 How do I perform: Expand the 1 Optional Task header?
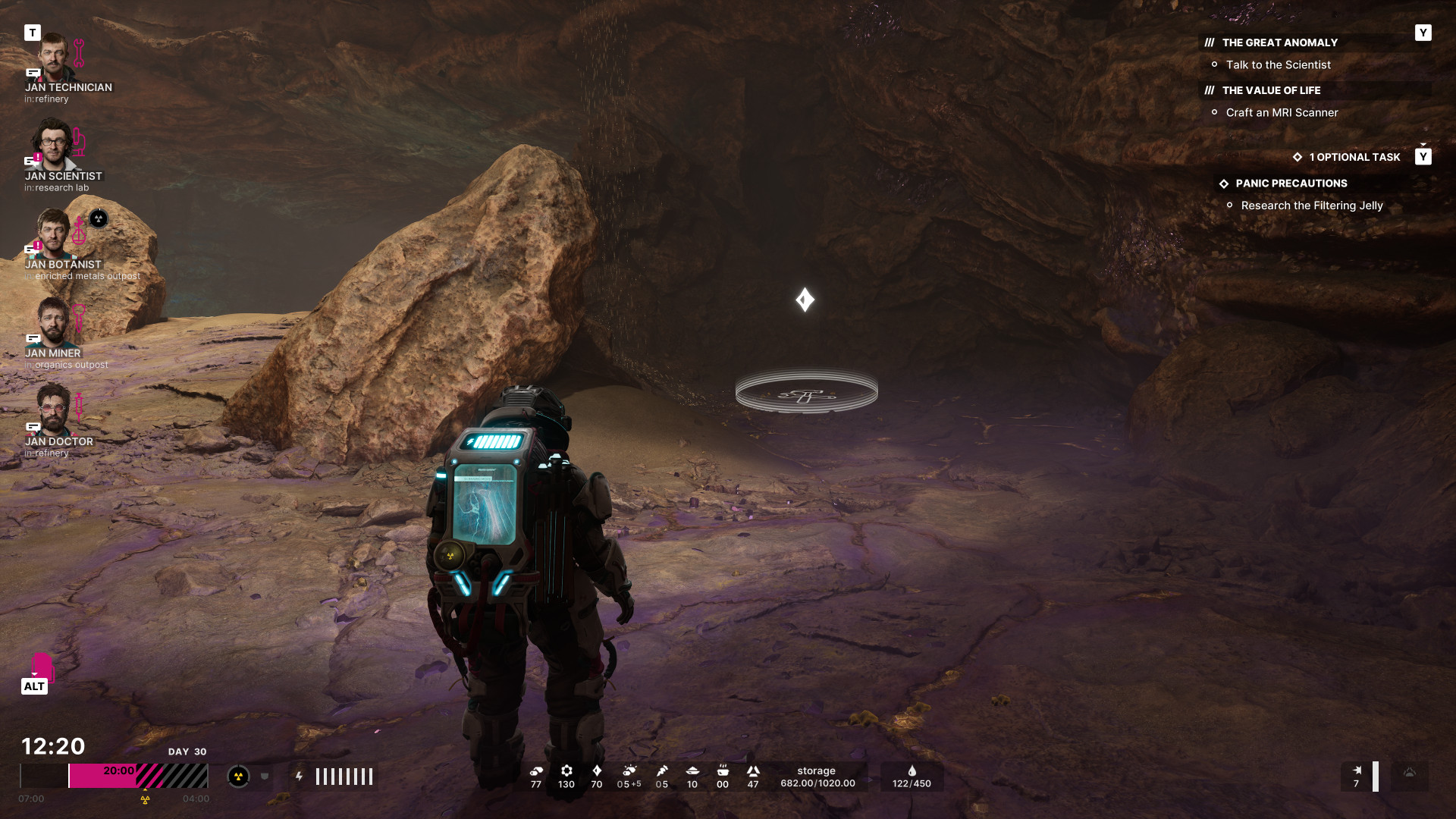[x=1354, y=158]
